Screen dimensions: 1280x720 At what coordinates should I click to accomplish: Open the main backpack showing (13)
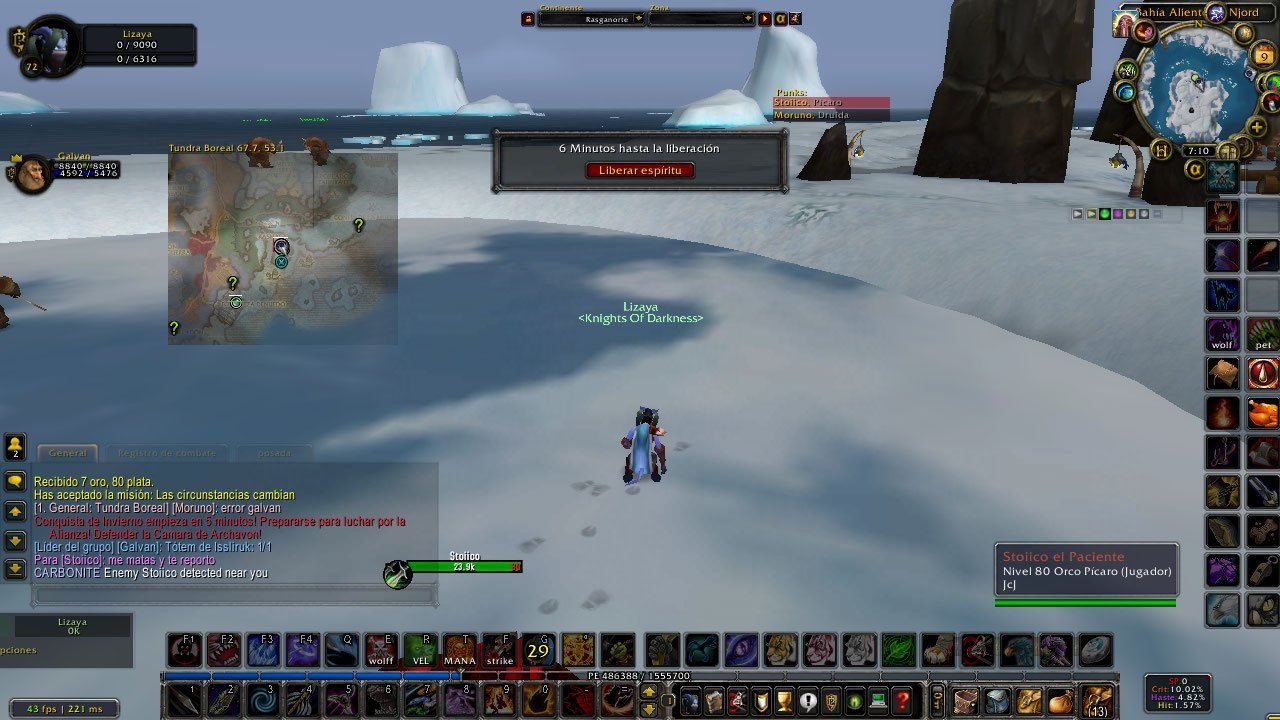coord(1097,700)
